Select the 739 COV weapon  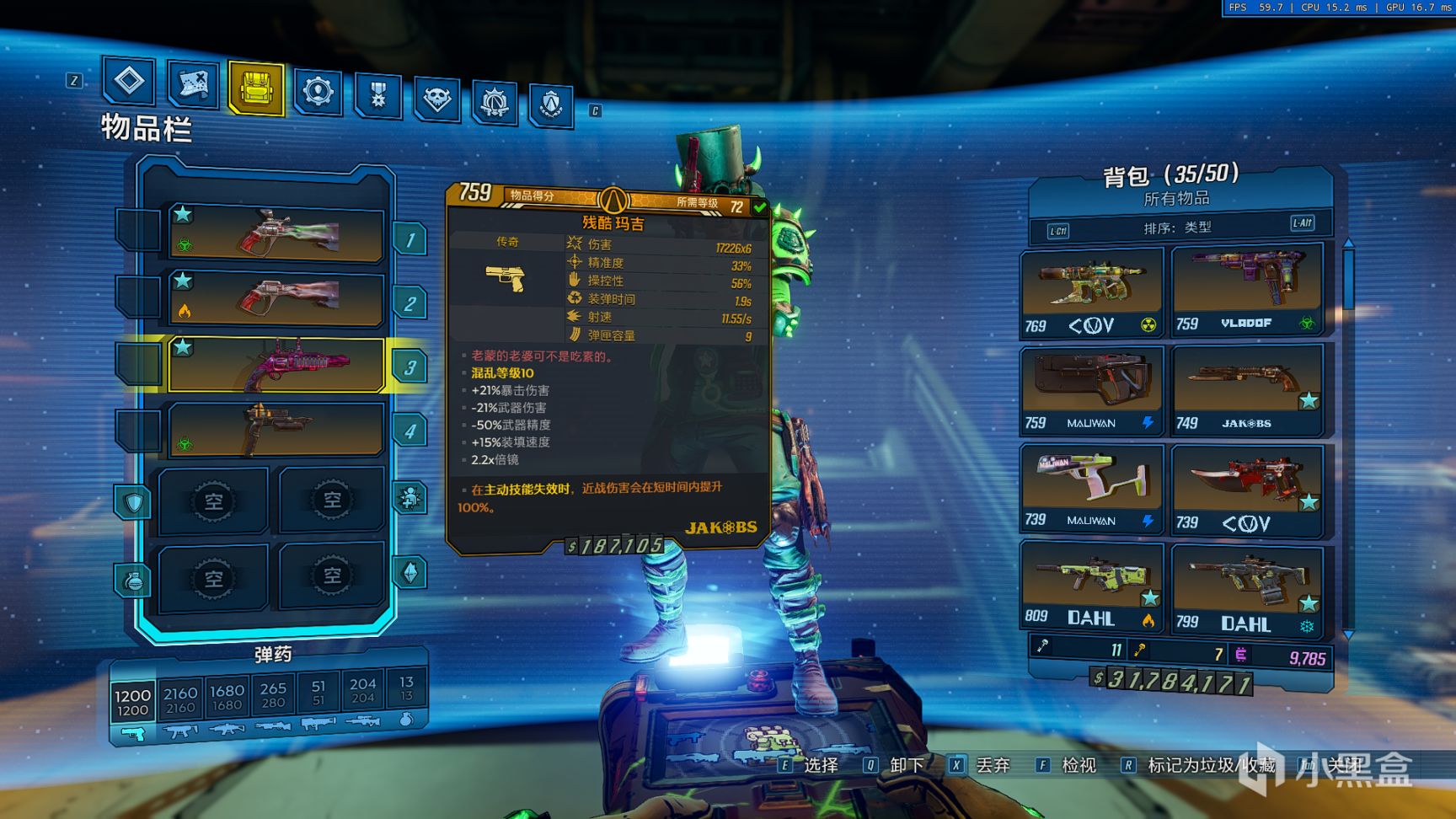[x=1246, y=490]
